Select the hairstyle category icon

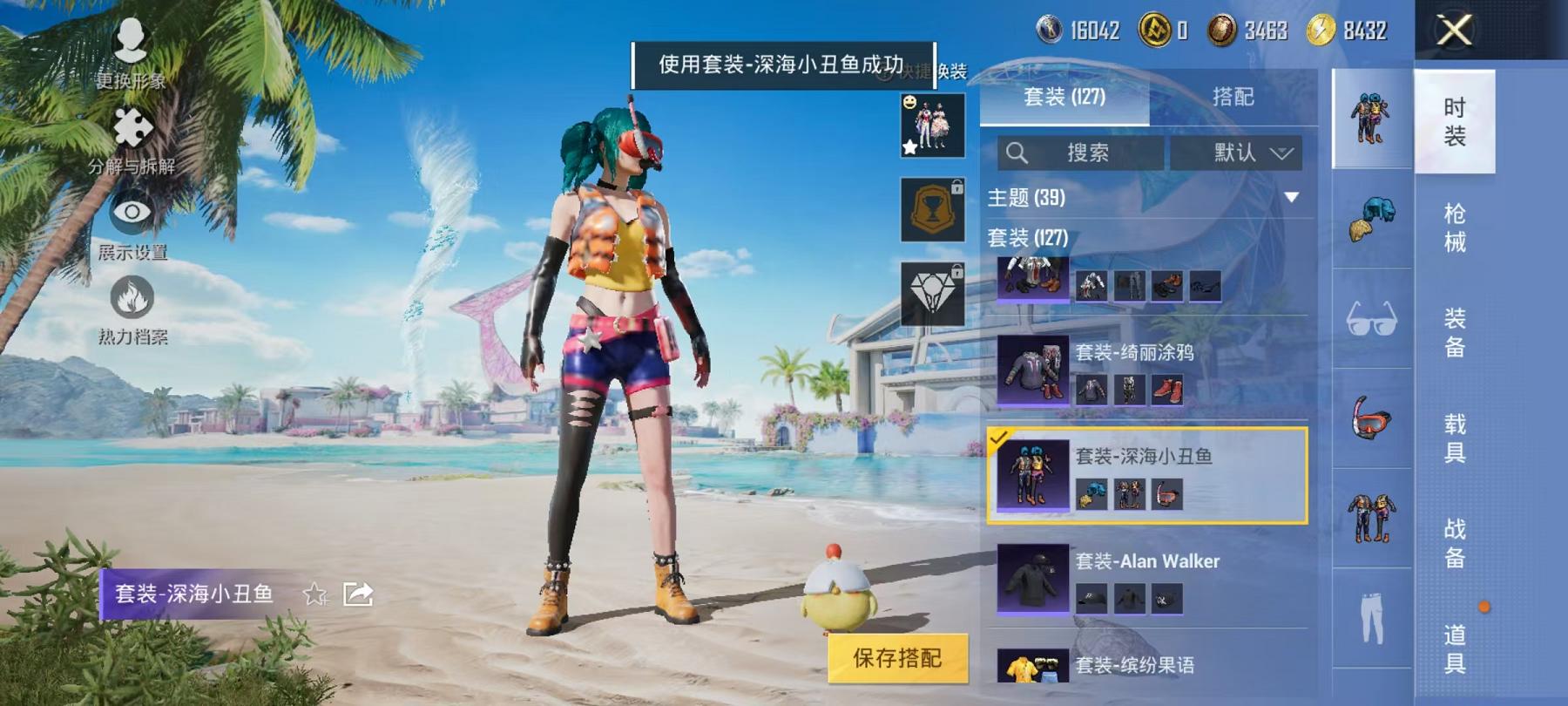pos(1370,218)
